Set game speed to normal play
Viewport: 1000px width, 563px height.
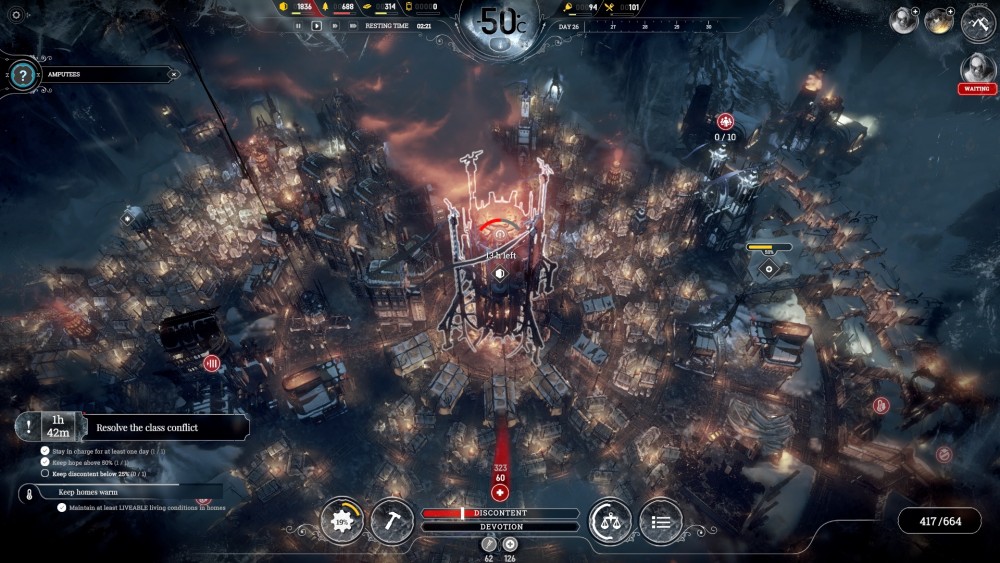(317, 25)
